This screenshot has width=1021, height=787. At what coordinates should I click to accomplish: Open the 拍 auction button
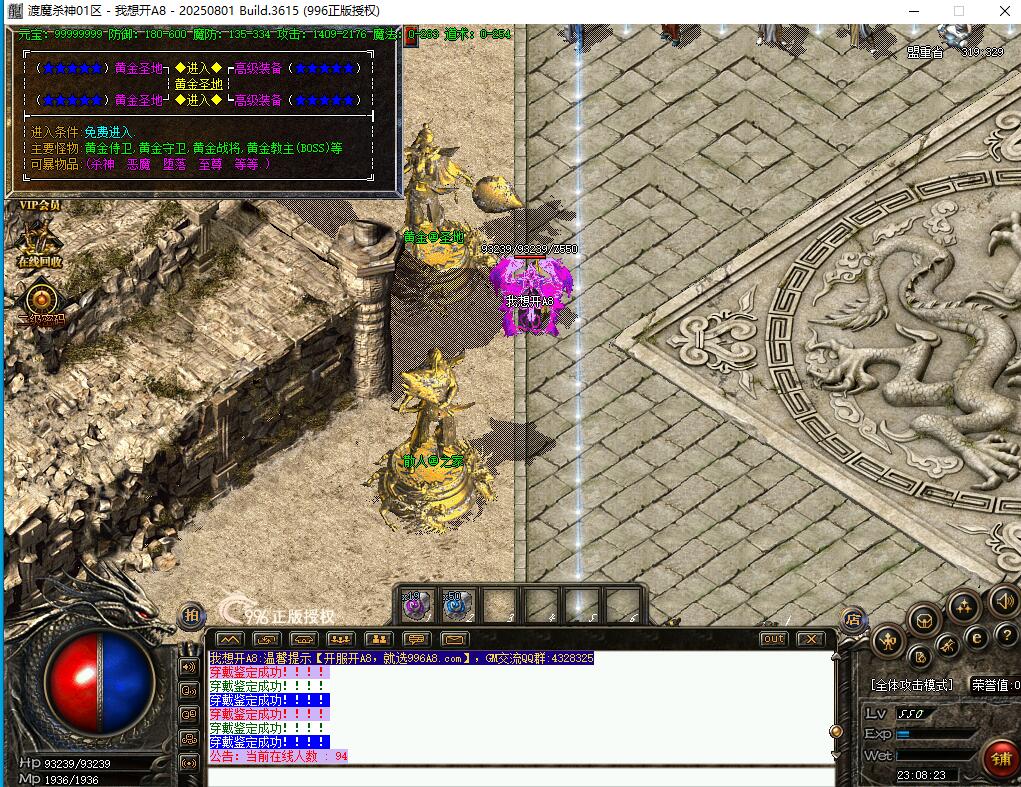point(190,615)
